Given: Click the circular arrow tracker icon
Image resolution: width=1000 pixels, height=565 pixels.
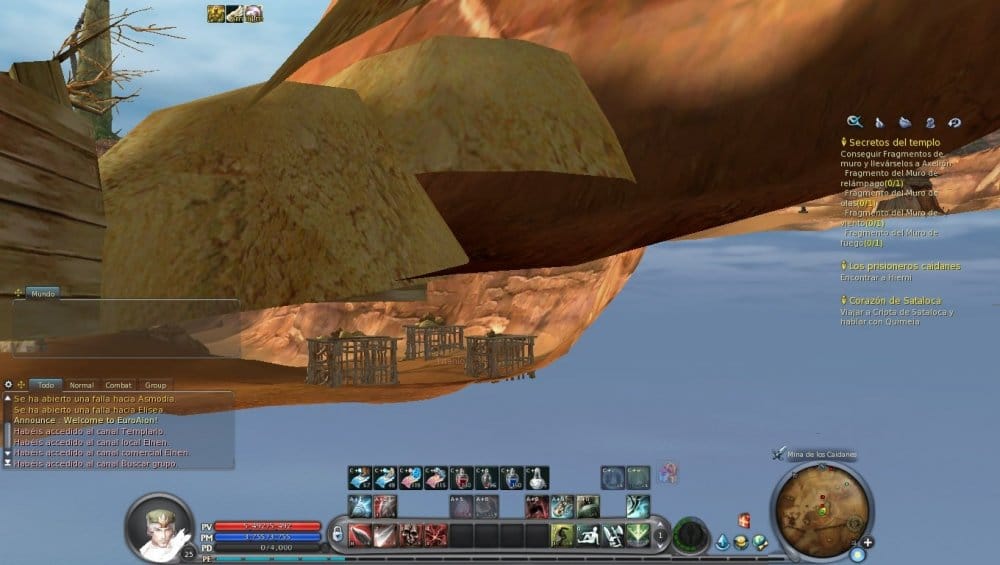Looking at the screenshot, I should tap(954, 122).
